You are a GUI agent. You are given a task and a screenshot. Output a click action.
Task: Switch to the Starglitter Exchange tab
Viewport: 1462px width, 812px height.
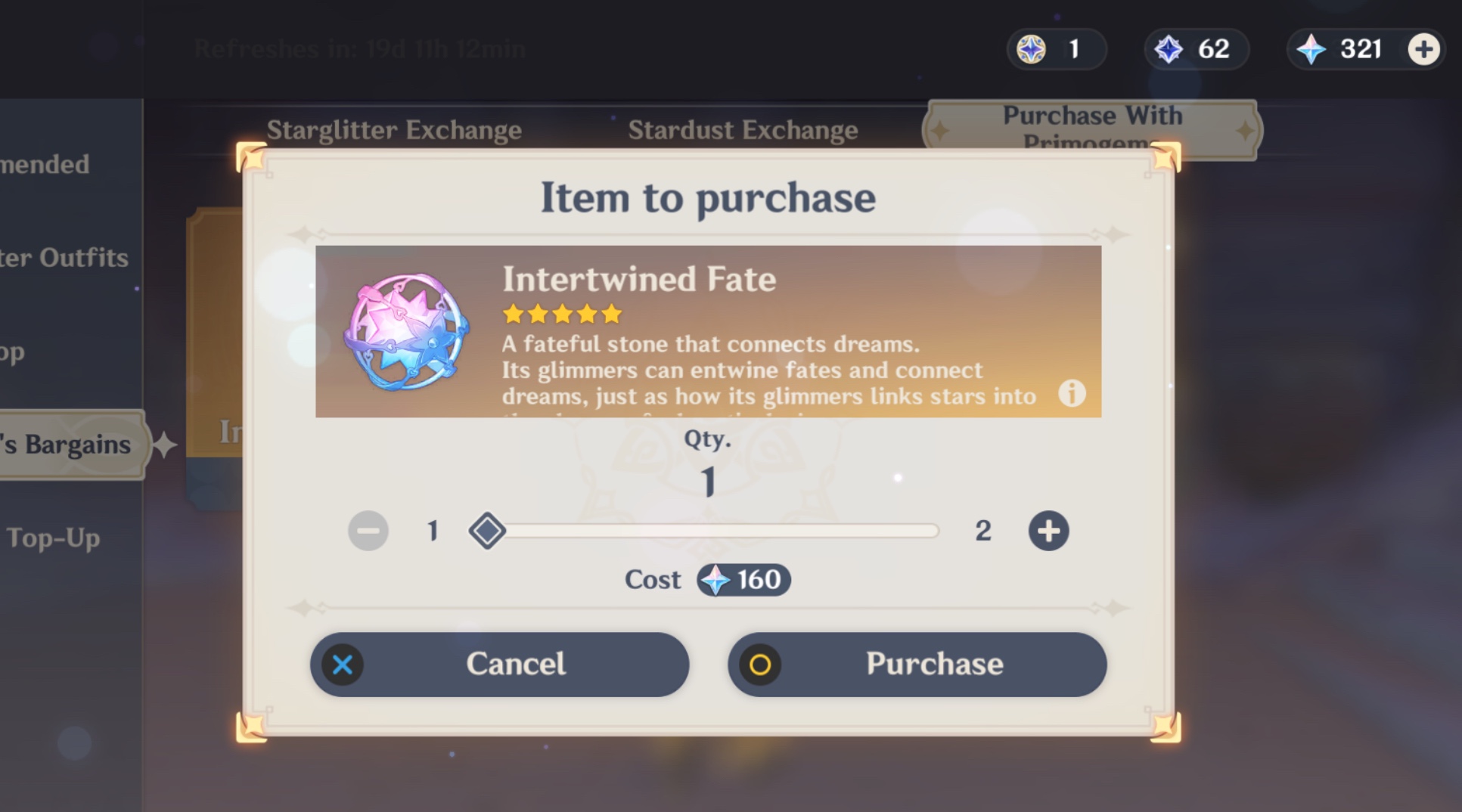pyautogui.click(x=393, y=129)
